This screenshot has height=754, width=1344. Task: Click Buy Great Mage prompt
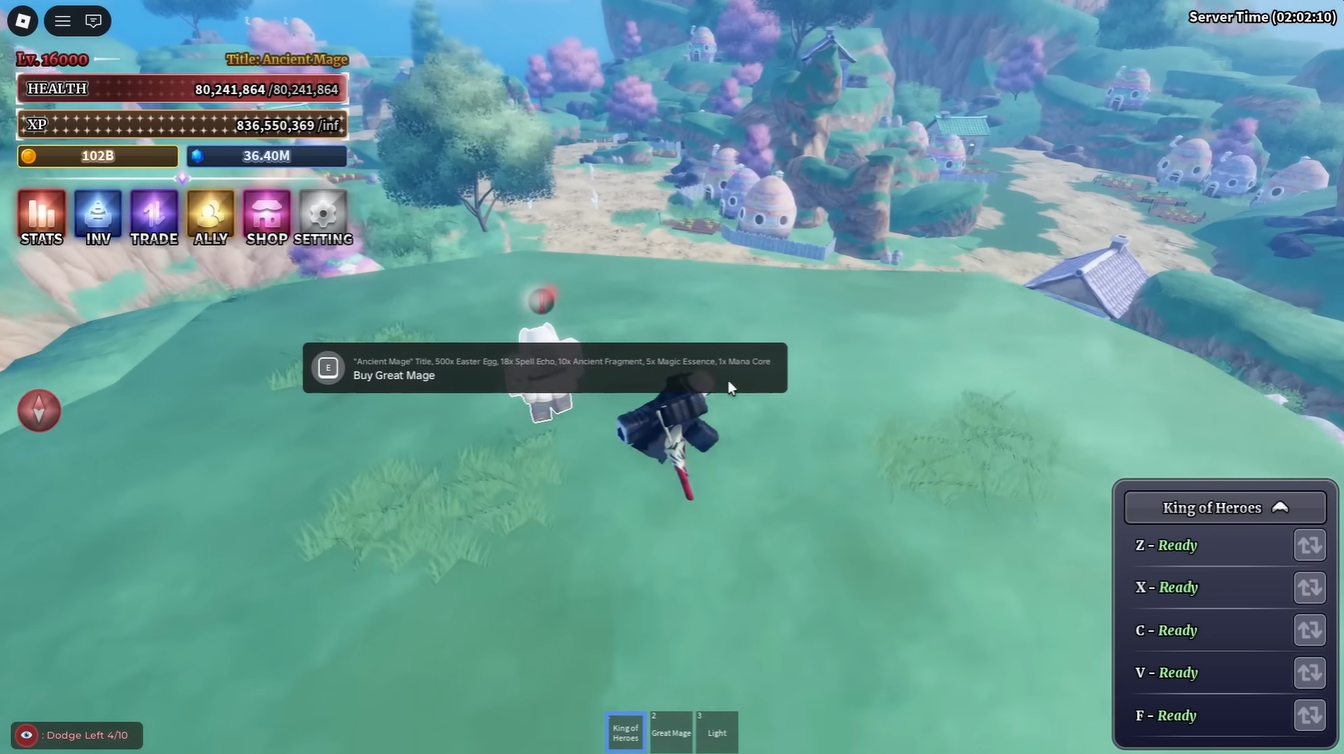545,368
